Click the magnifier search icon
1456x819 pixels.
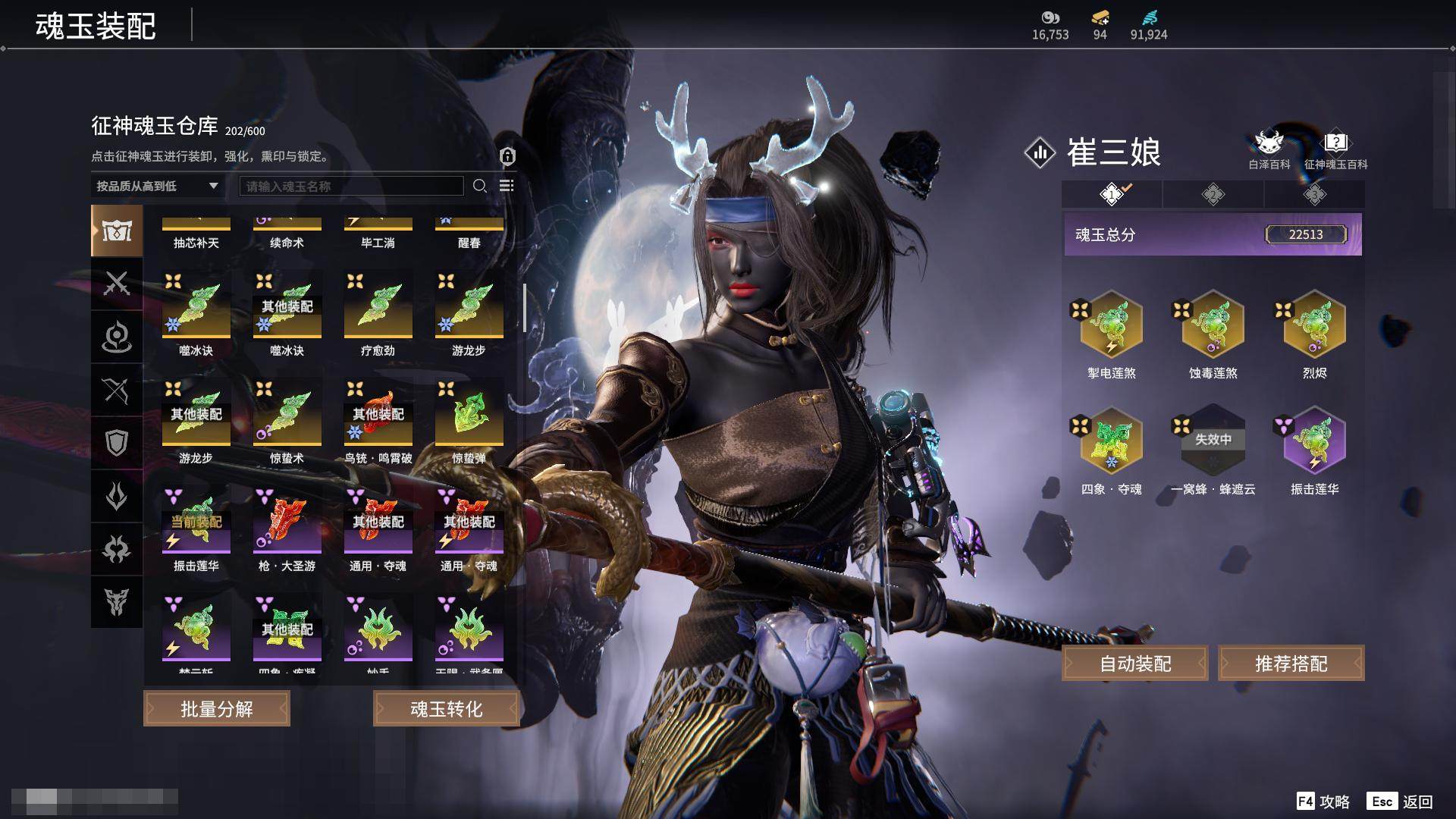479,186
